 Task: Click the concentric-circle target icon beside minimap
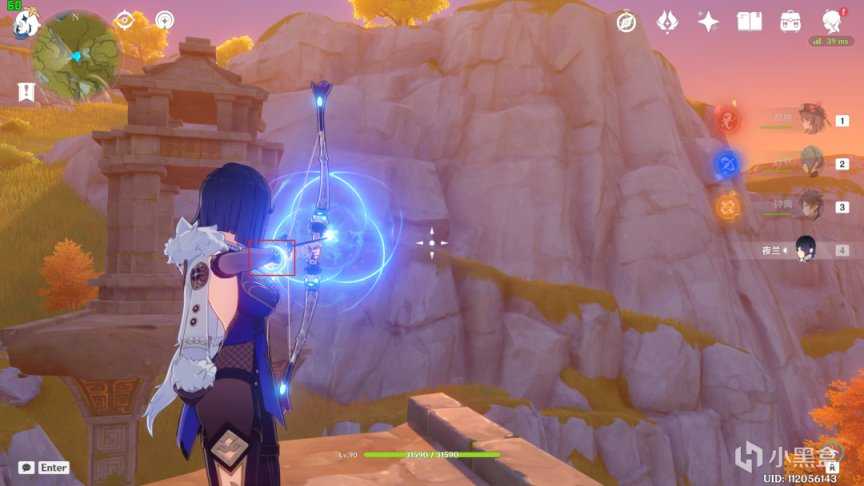[x=164, y=20]
